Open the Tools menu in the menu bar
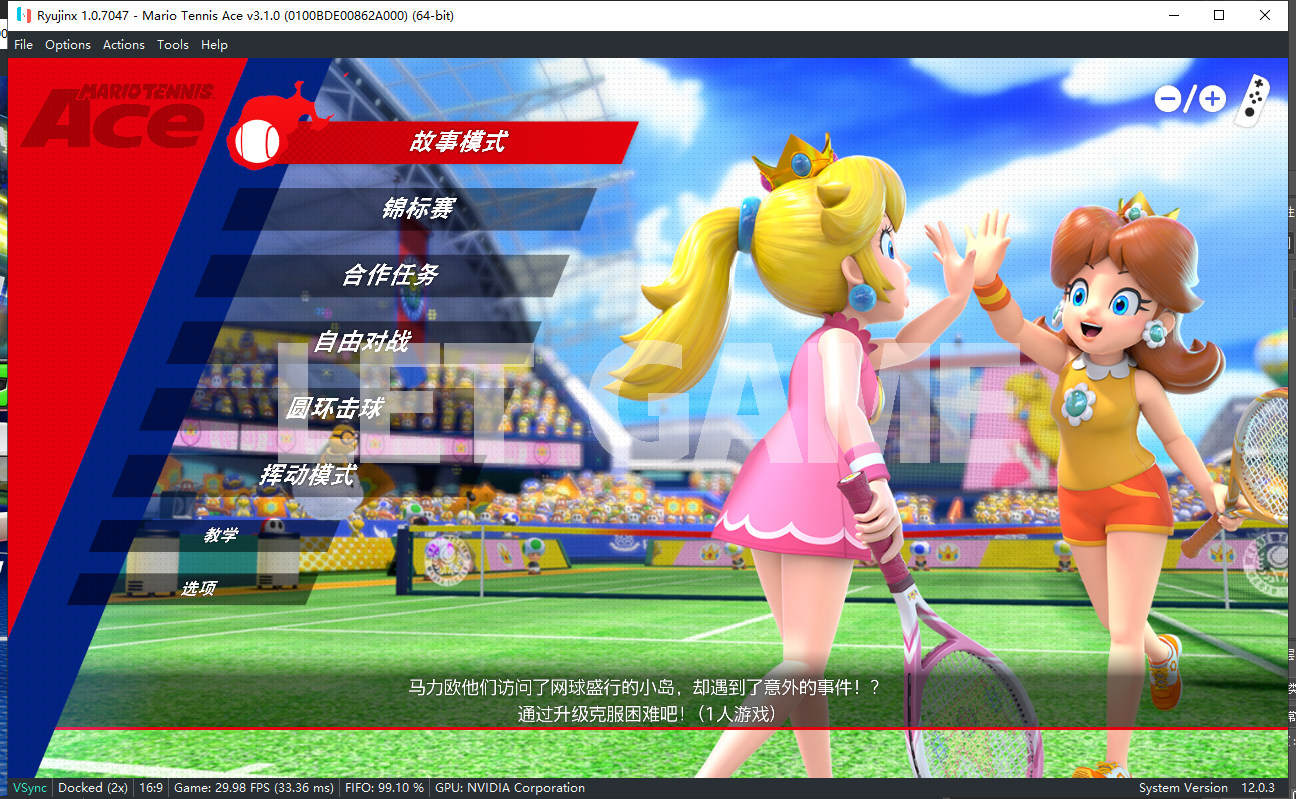The height and width of the screenshot is (799, 1296). point(173,44)
